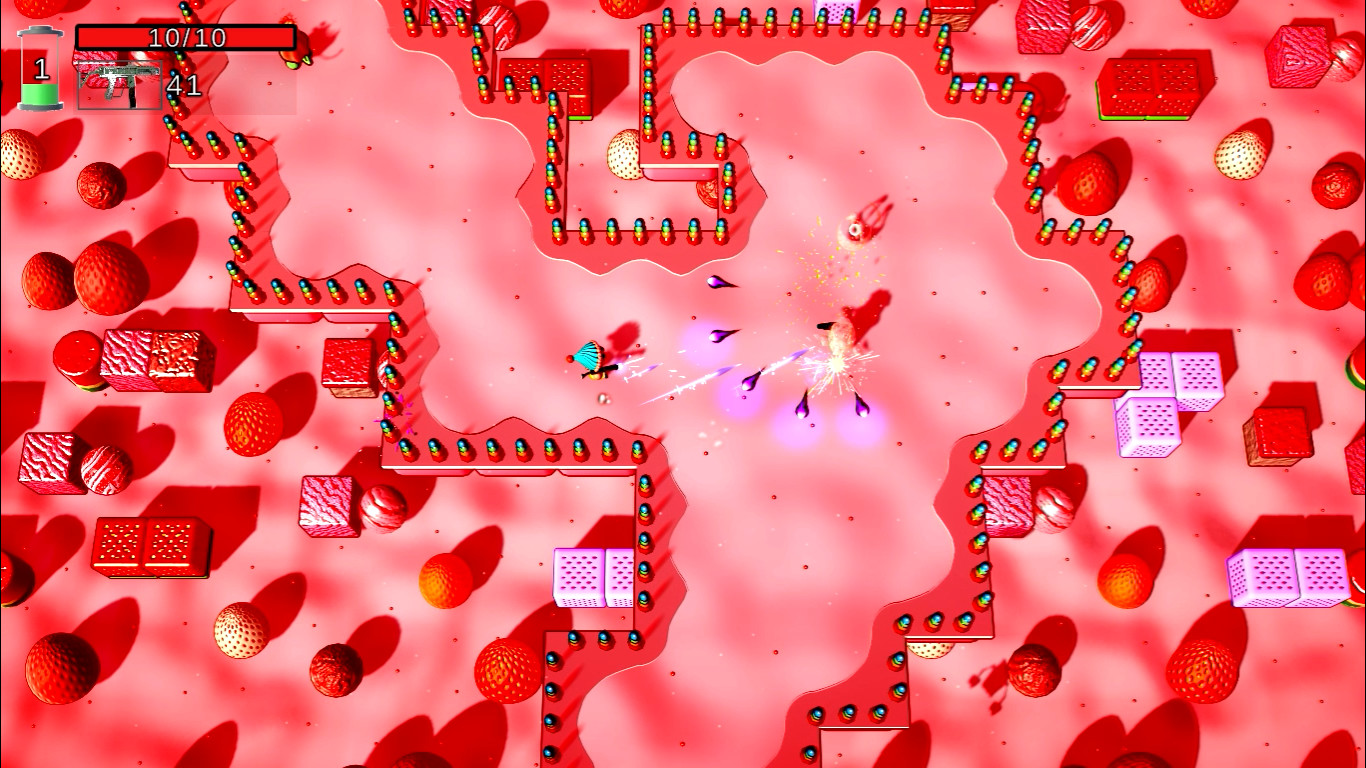
Task: Click the silver pearl near the player character
Action: (602, 398)
